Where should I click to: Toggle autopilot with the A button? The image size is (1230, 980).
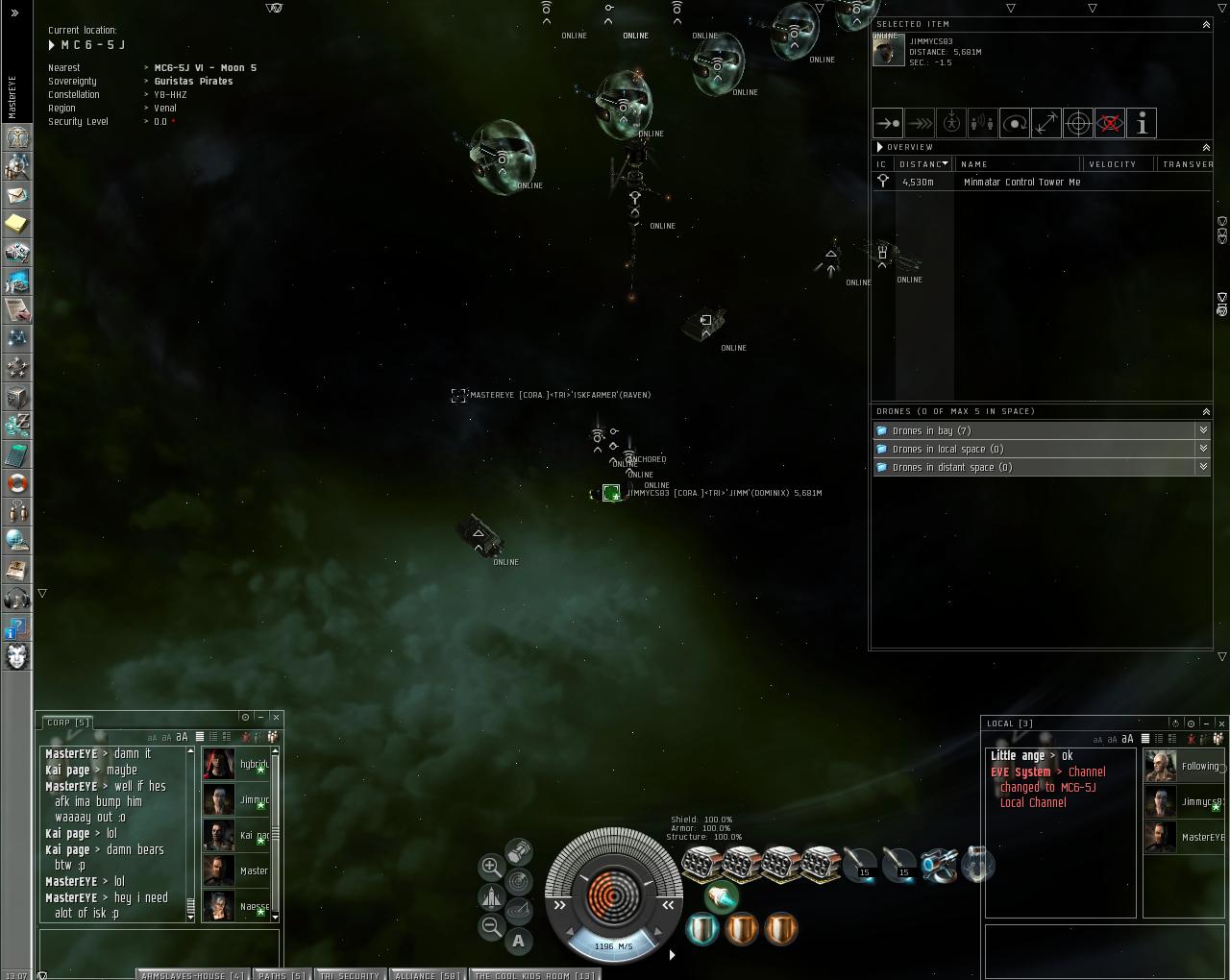coord(519,941)
